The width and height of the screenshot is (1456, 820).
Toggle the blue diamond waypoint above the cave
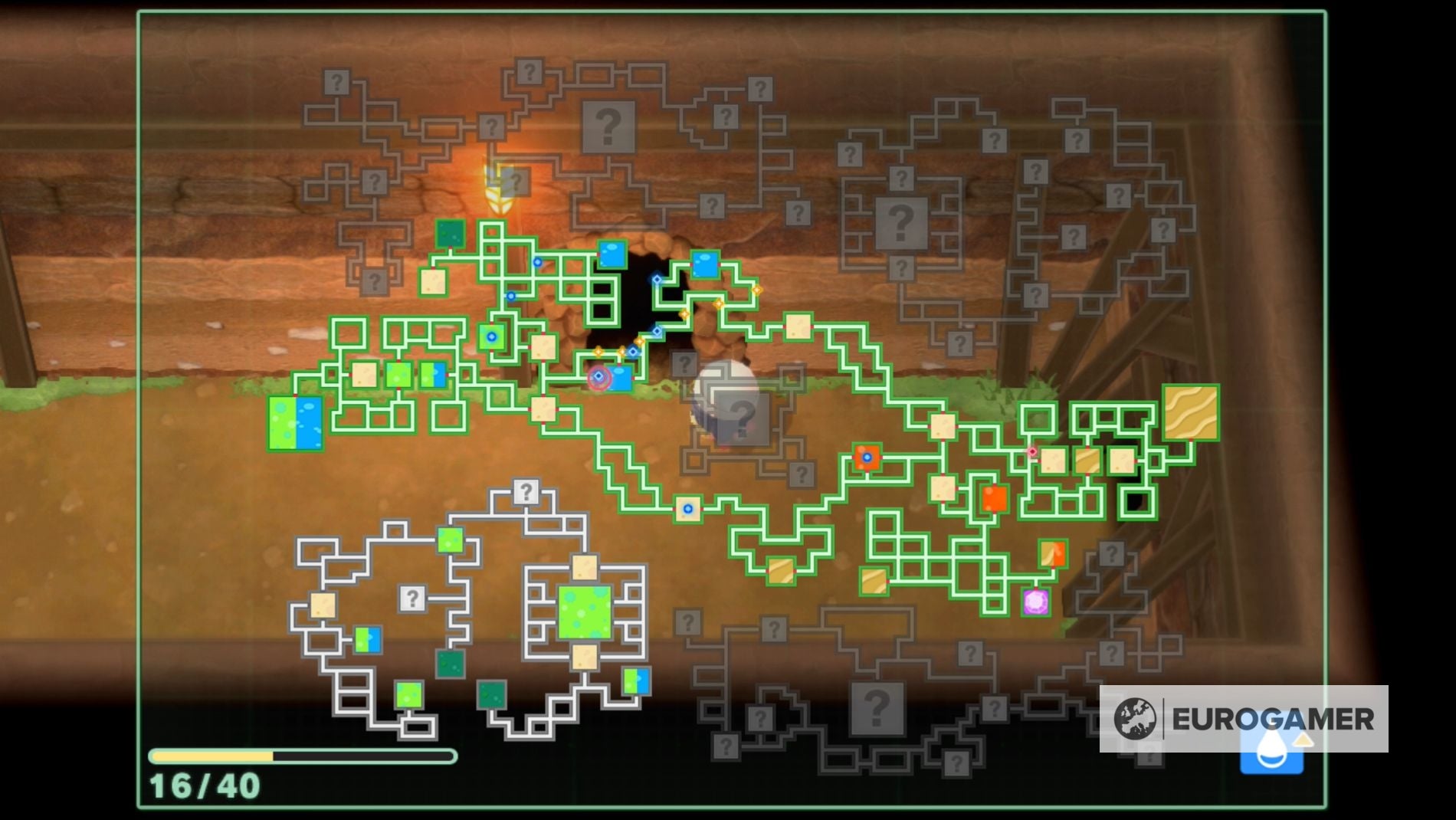(x=656, y=278)
